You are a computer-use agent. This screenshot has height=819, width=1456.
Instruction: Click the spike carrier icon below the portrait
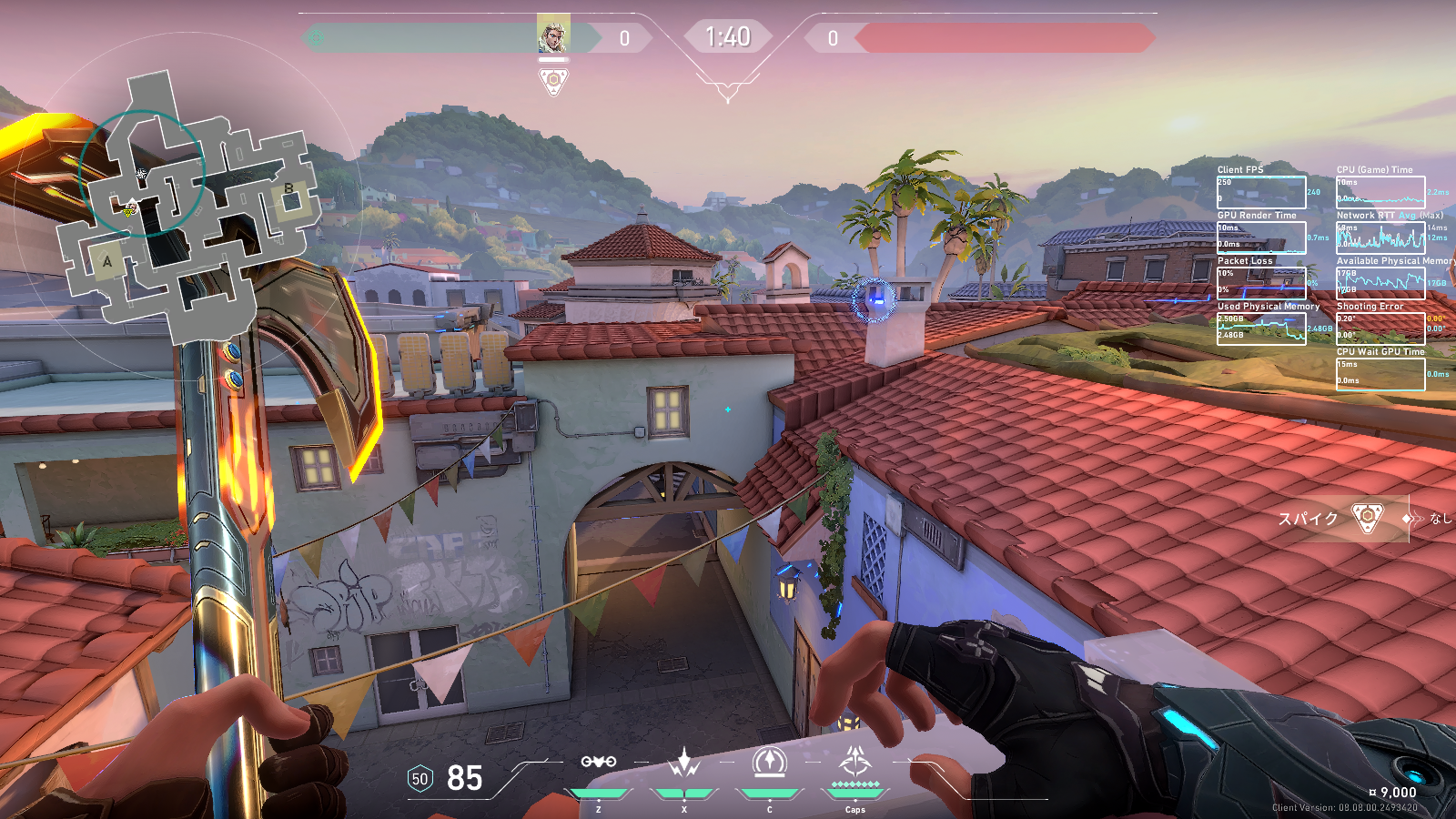553,82
